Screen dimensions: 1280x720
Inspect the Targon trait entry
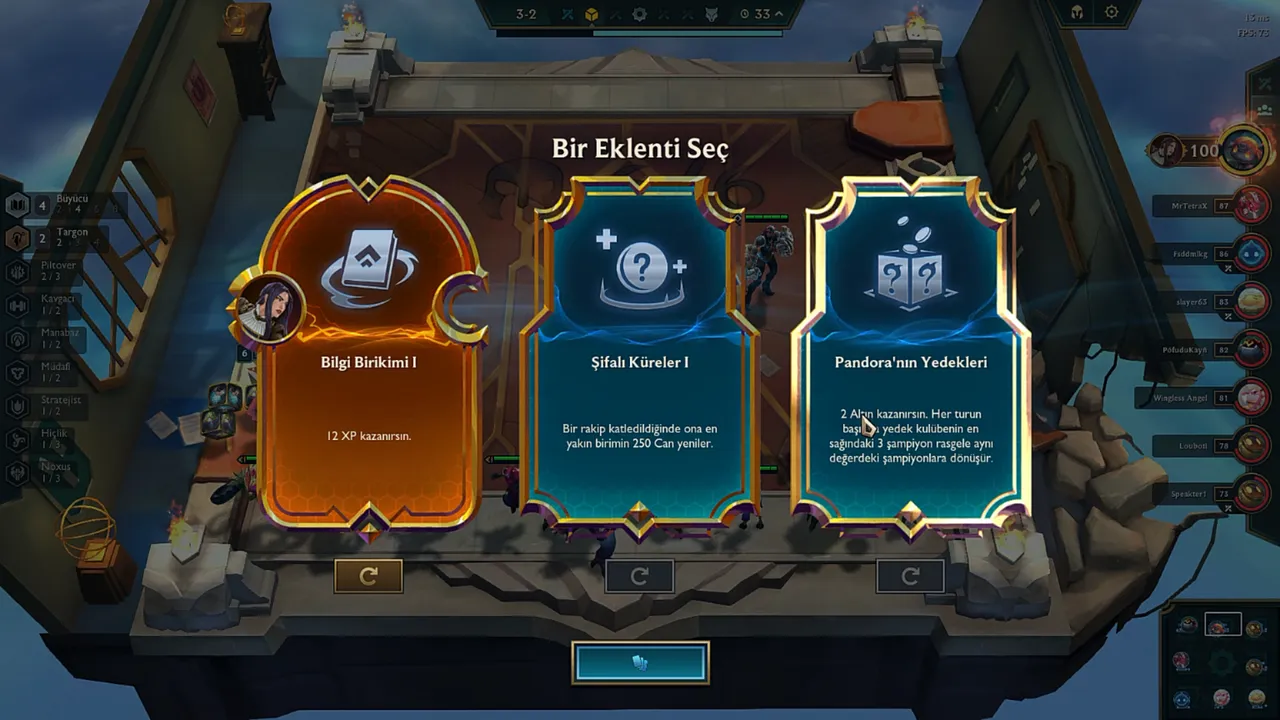coord(60,237)
